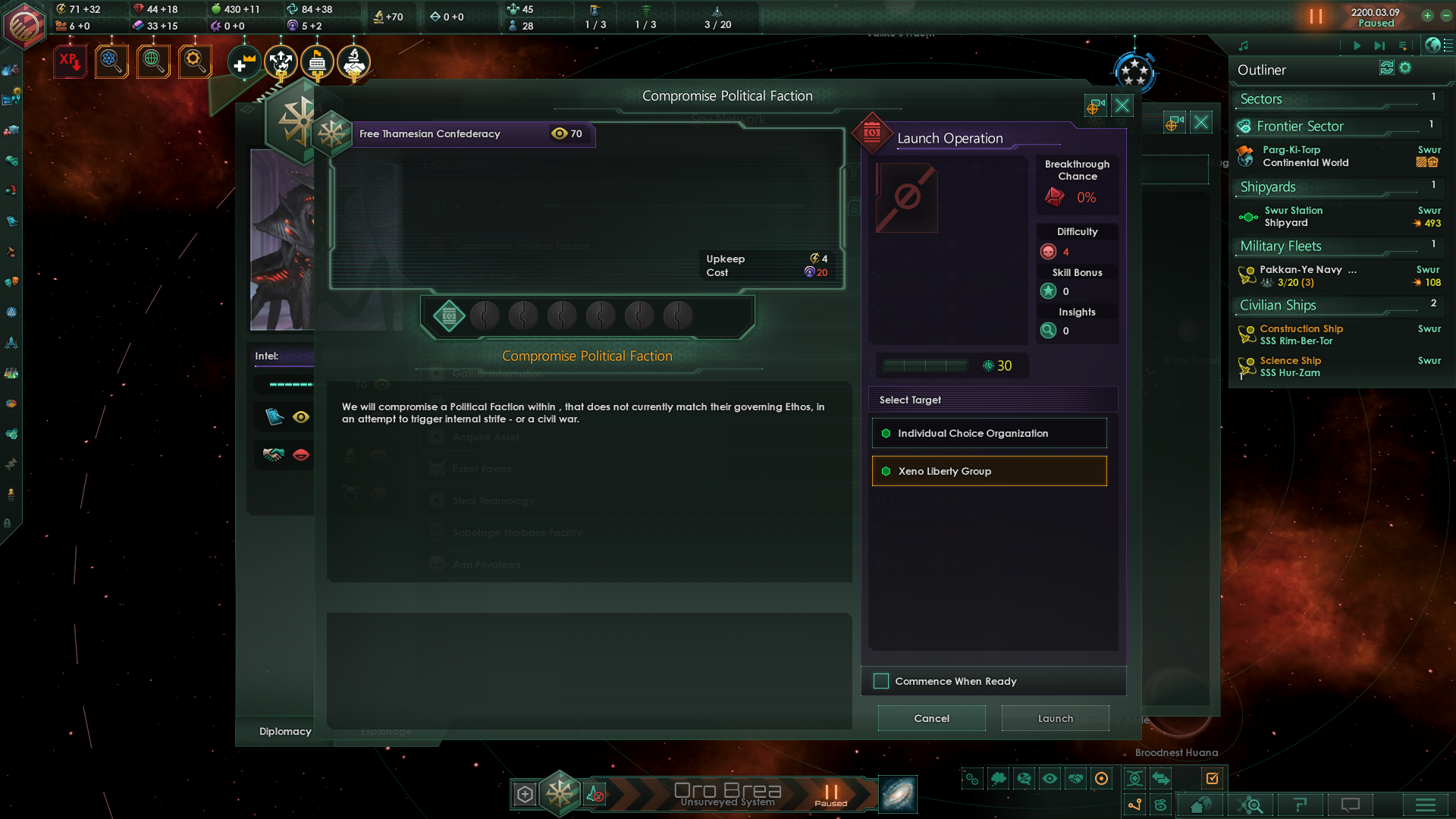This screenshot has width=1456, height=819.
Task: Enable the Commence When Ready checkbox
Action: (x=881, y=681)
